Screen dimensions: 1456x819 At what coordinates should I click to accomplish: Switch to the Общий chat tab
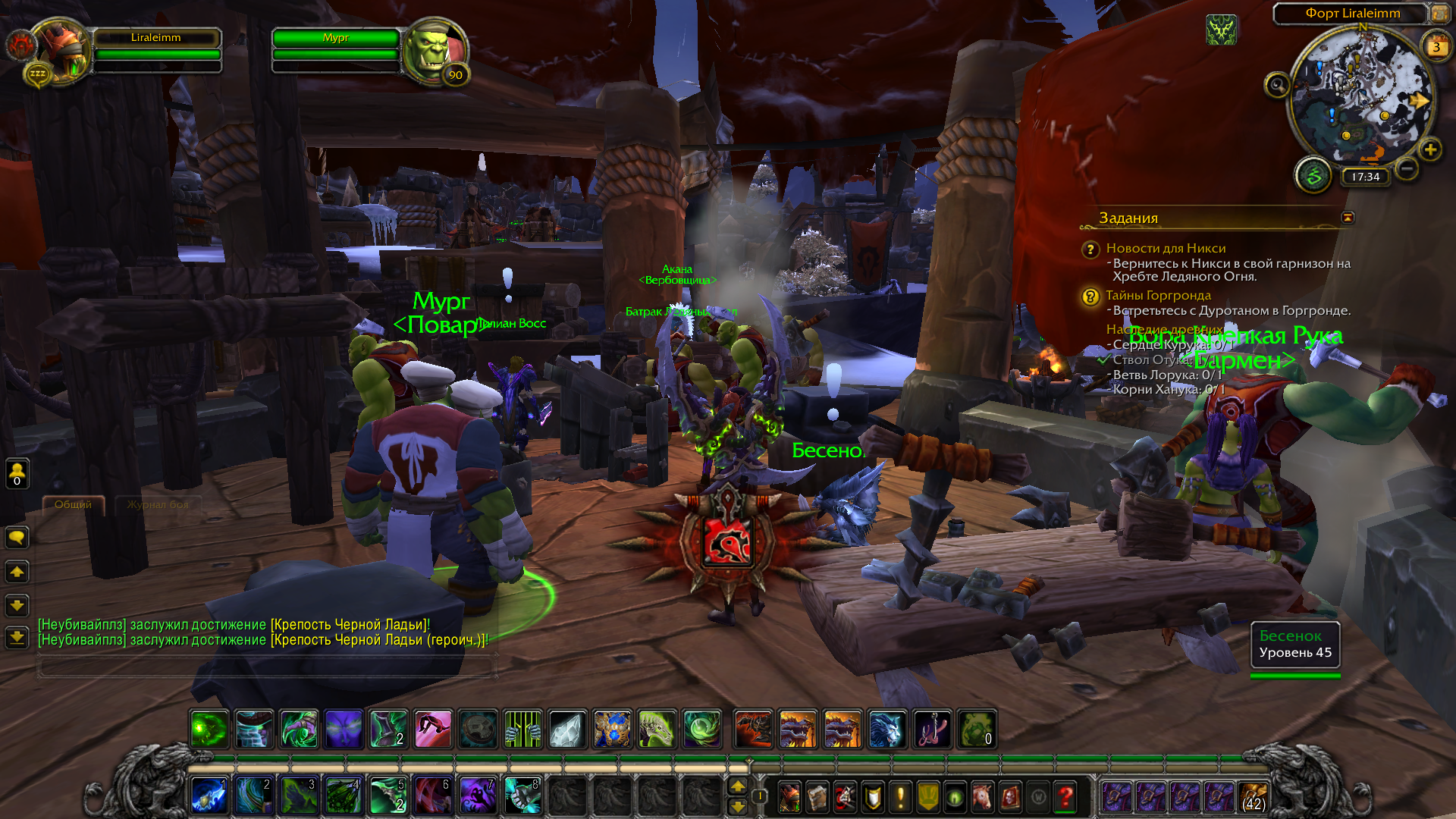click(x=73, y=505)
